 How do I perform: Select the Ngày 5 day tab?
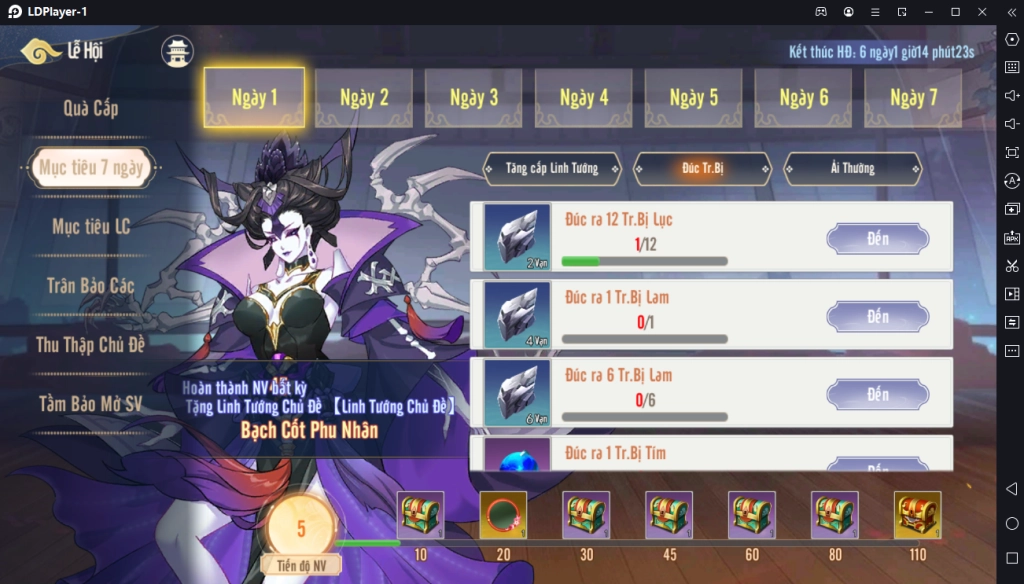[x=693, y=98]
